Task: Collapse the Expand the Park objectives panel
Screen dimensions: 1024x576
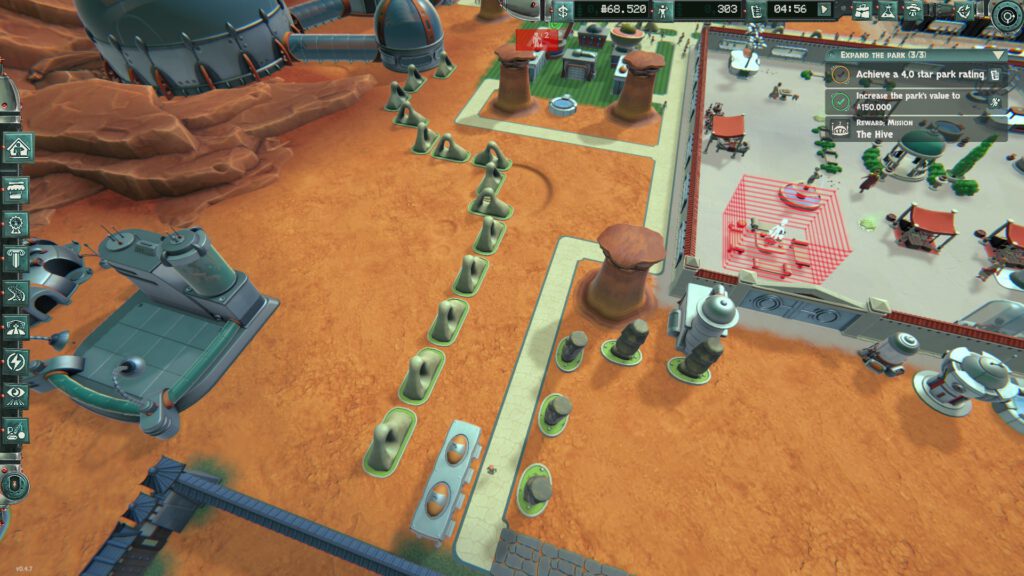Action: (x=999, y=56)
